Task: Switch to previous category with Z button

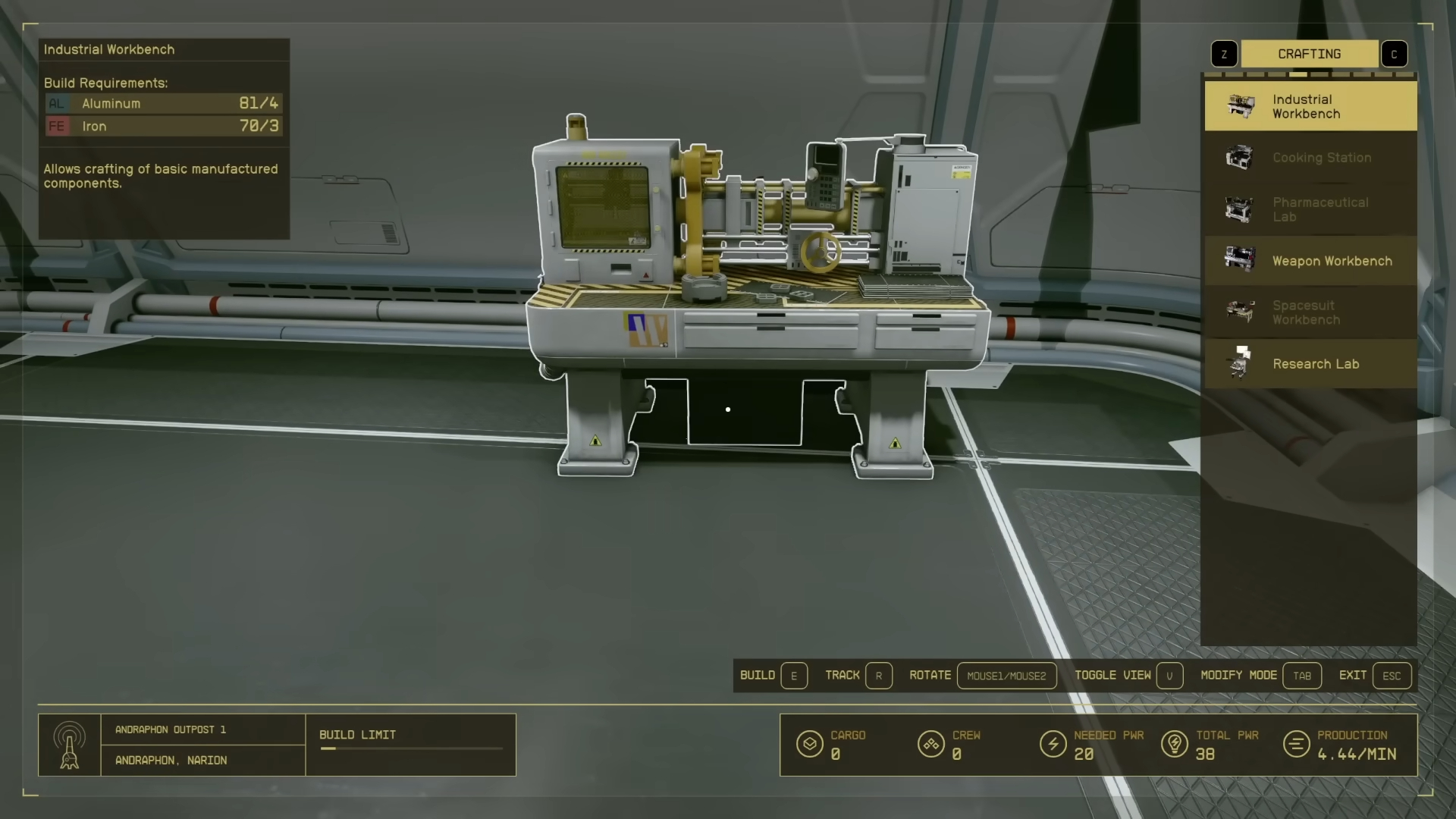Action: click(x=1224, y=54)
